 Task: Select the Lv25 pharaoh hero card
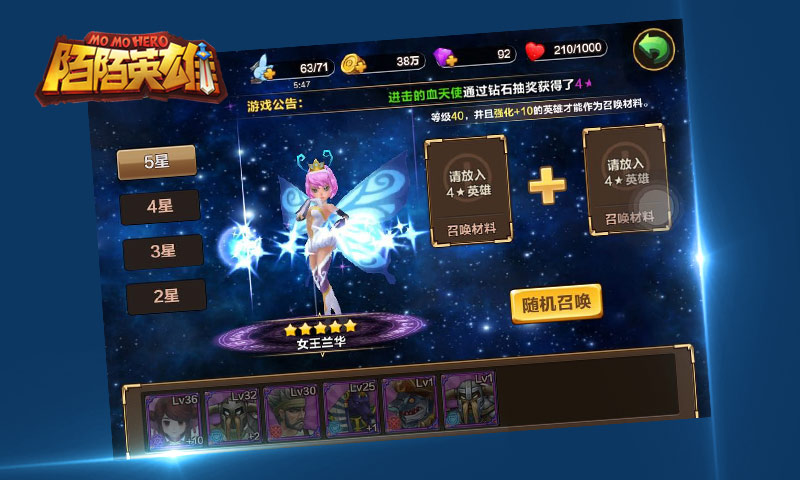(x=351, y=408)
